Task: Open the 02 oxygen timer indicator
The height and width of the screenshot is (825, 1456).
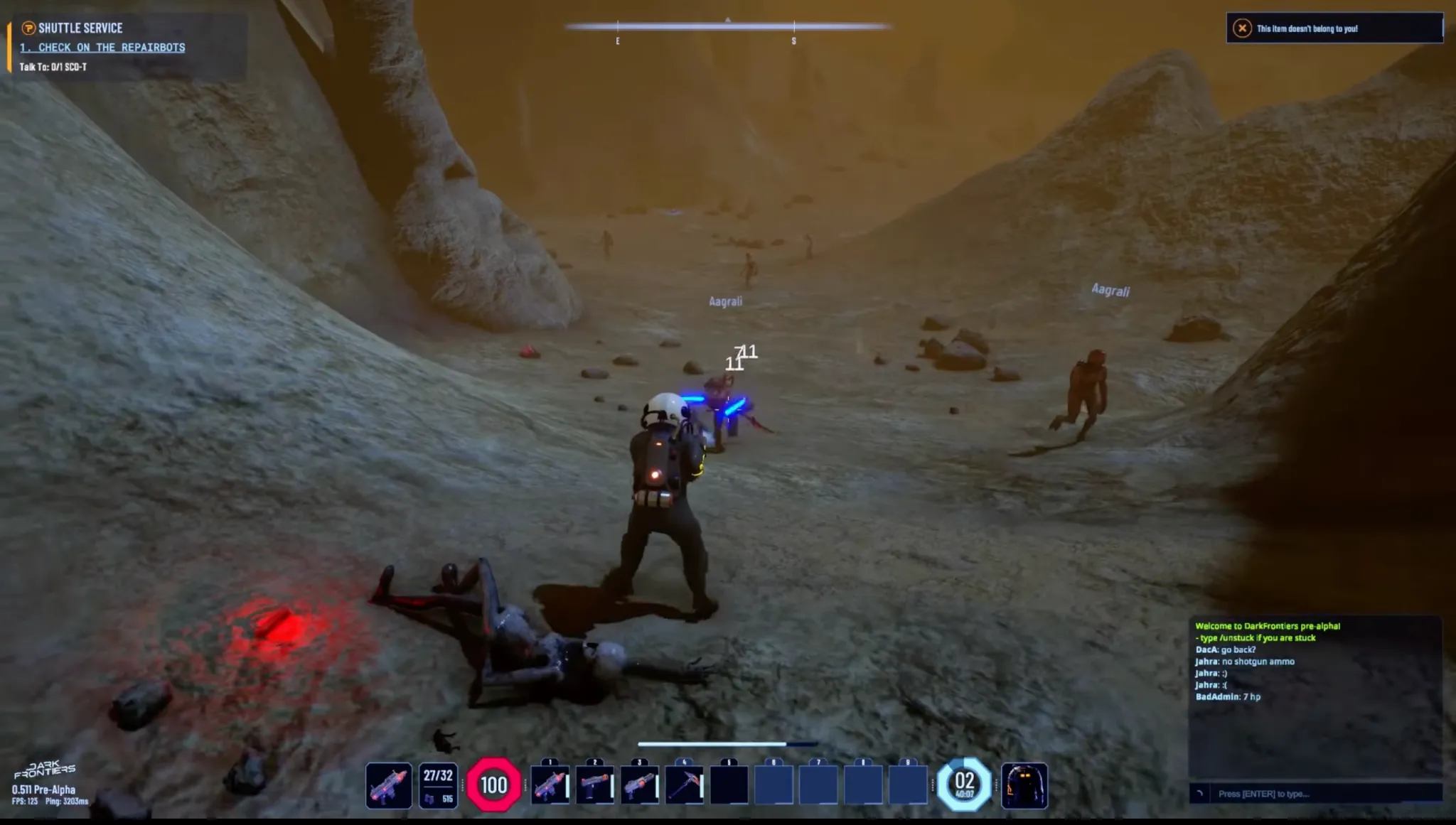Action: click(965, 784)
